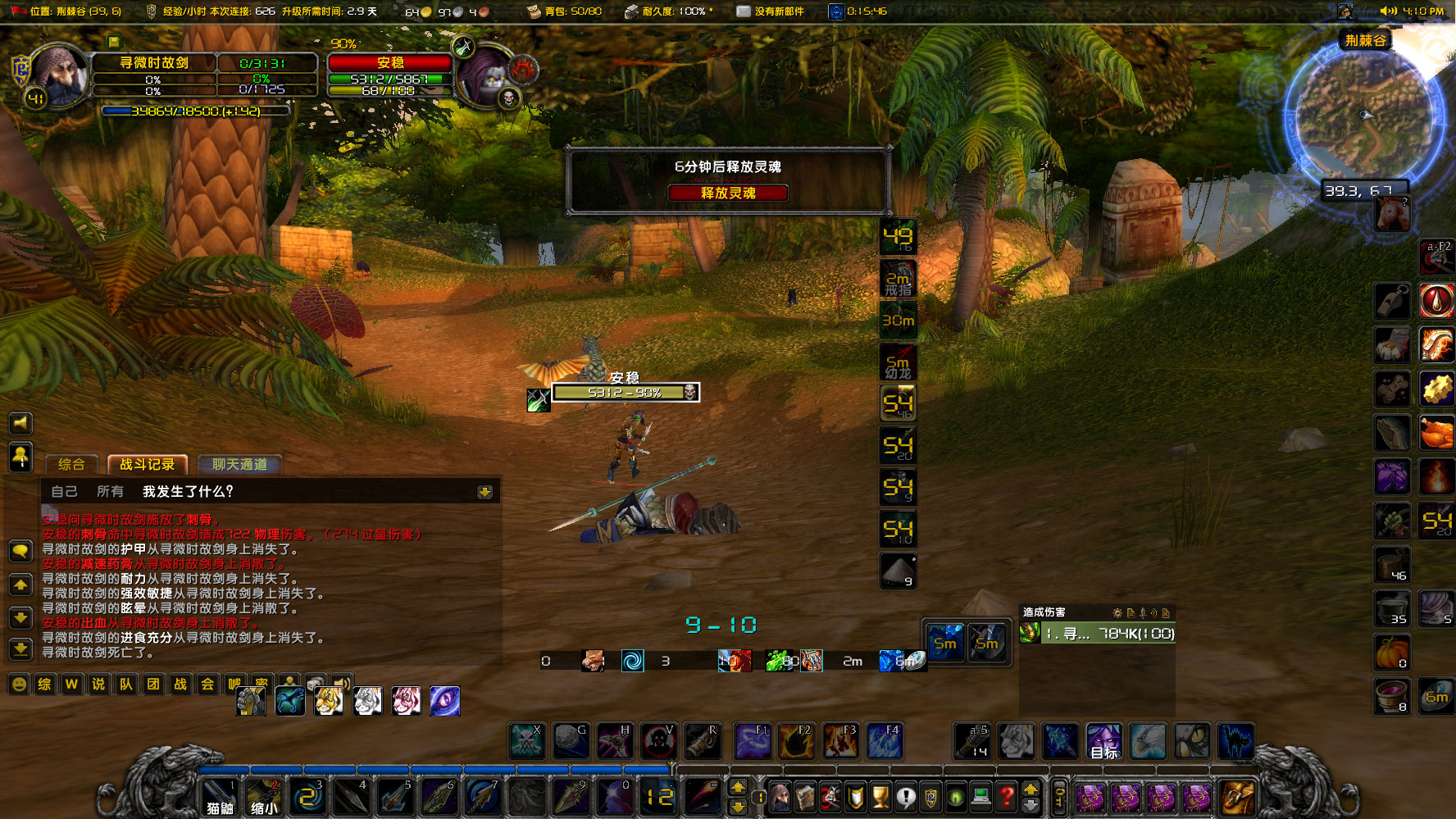
Task: Open the damage meter gear settings
Action: [1117, 612]
